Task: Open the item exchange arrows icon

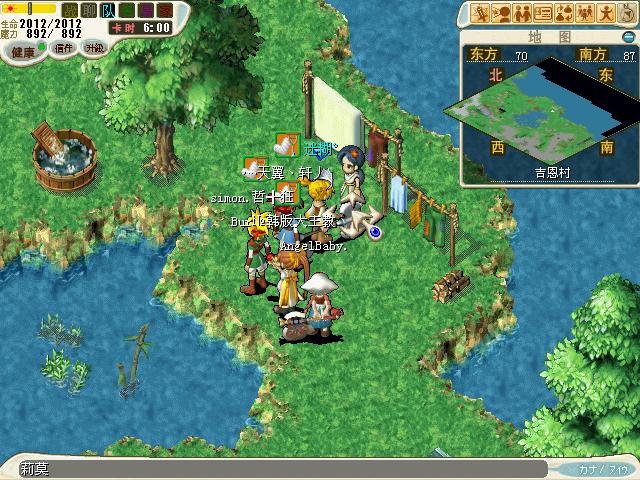Action: tap(565, 13)
